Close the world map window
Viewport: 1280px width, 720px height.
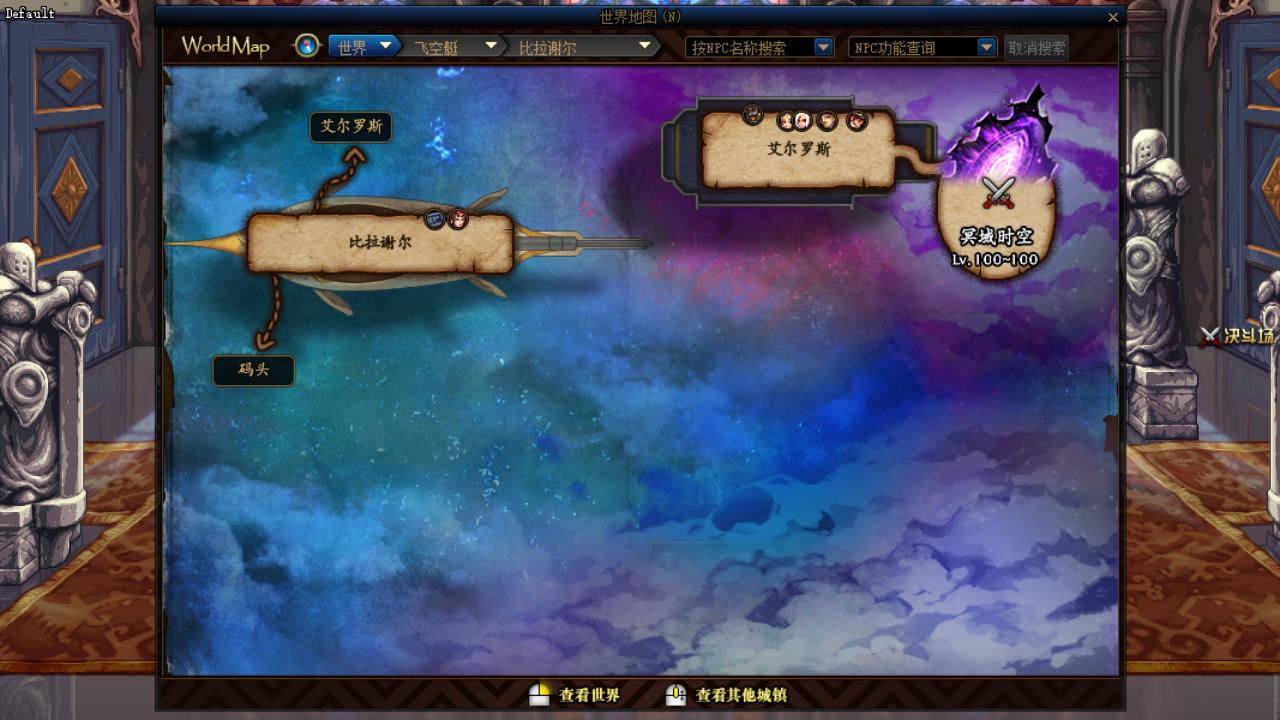[1113, 17]
